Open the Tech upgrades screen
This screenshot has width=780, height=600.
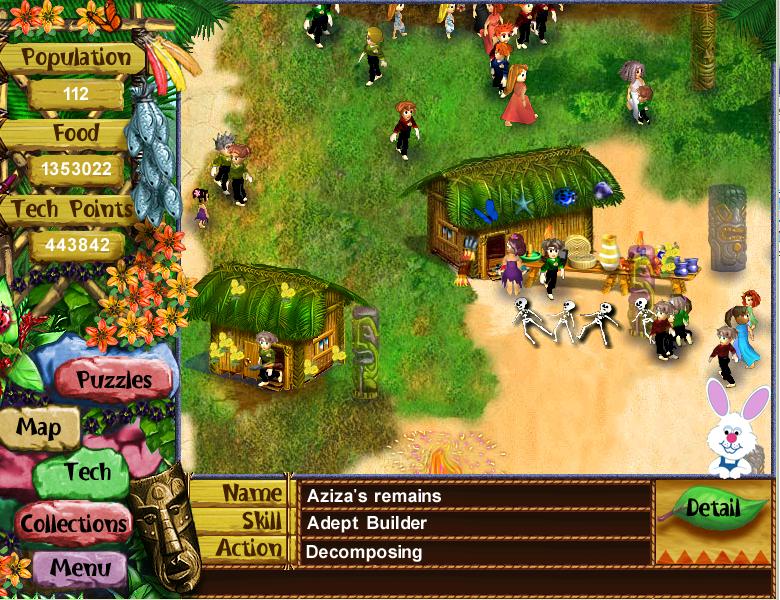tap(87, 471)
